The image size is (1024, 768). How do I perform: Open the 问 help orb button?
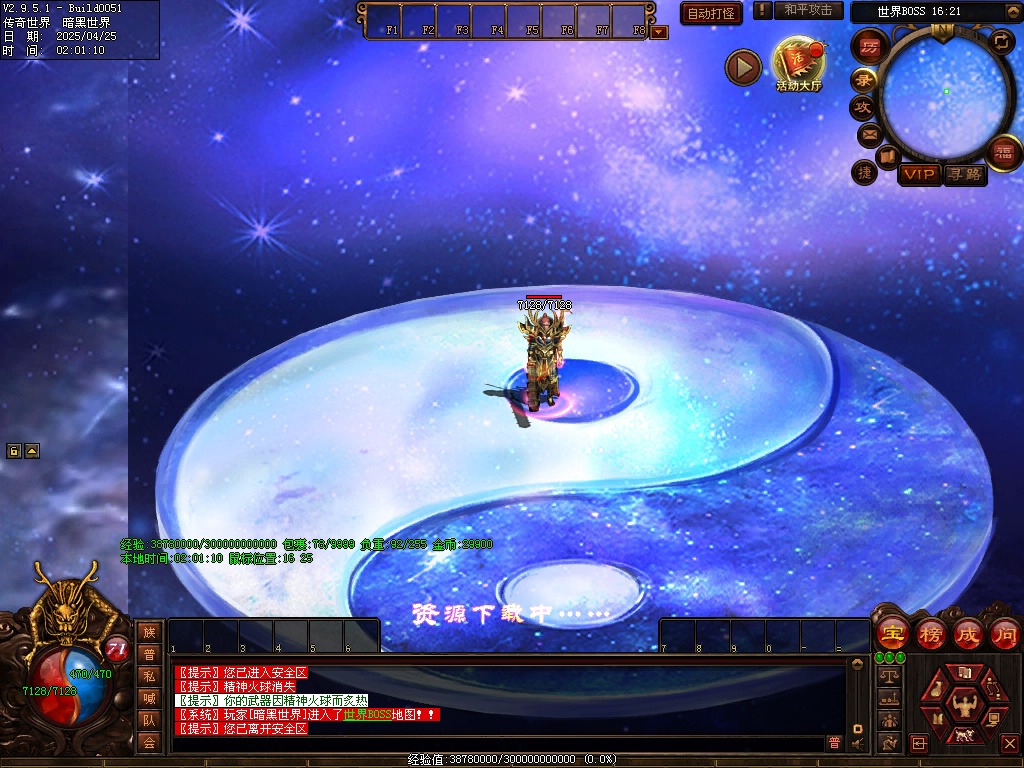(1005, 634)
